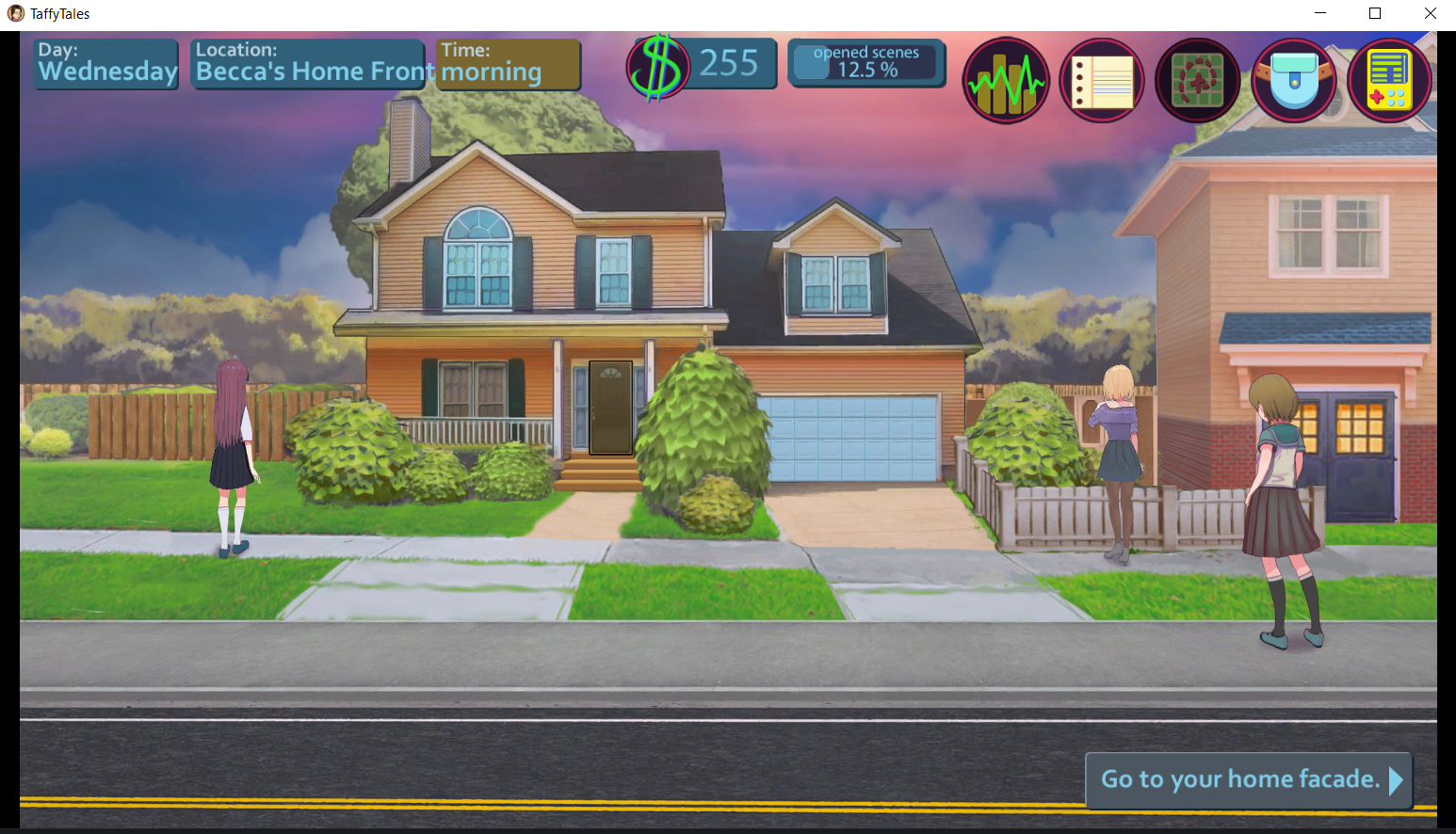Open the green map icon
The image size is (1456, 834).
pyautogui.click(x=1198, y=81)
